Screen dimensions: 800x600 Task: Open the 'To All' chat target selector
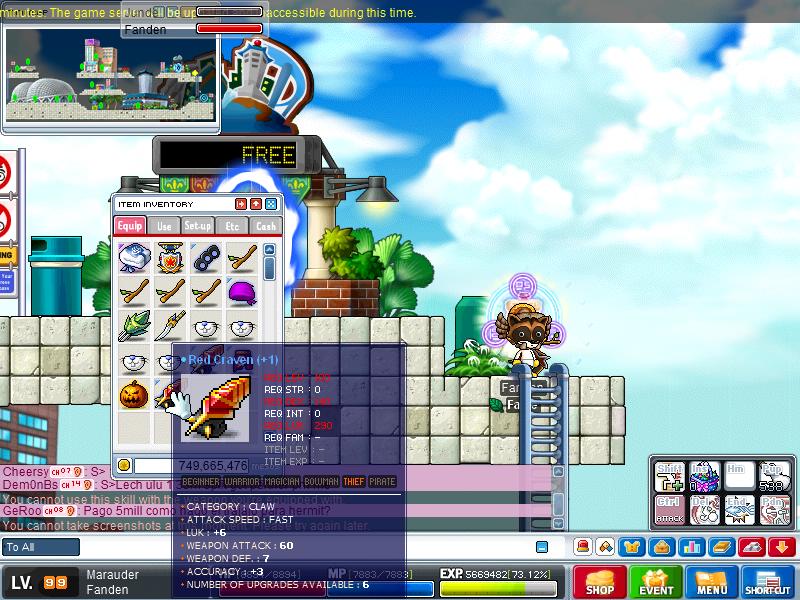point(41,547)
